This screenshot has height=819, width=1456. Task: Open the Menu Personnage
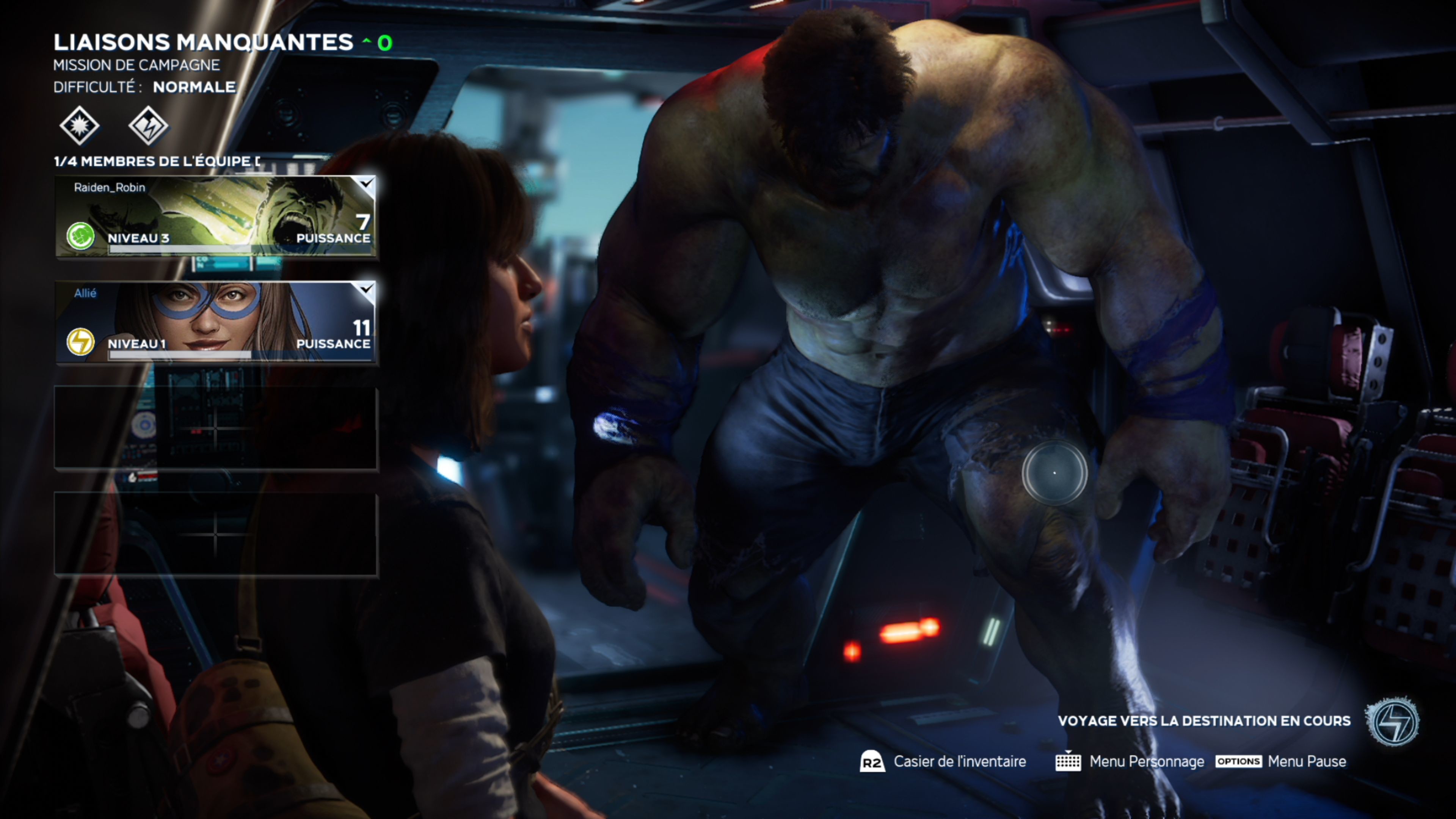click(x=1130, y=762)
